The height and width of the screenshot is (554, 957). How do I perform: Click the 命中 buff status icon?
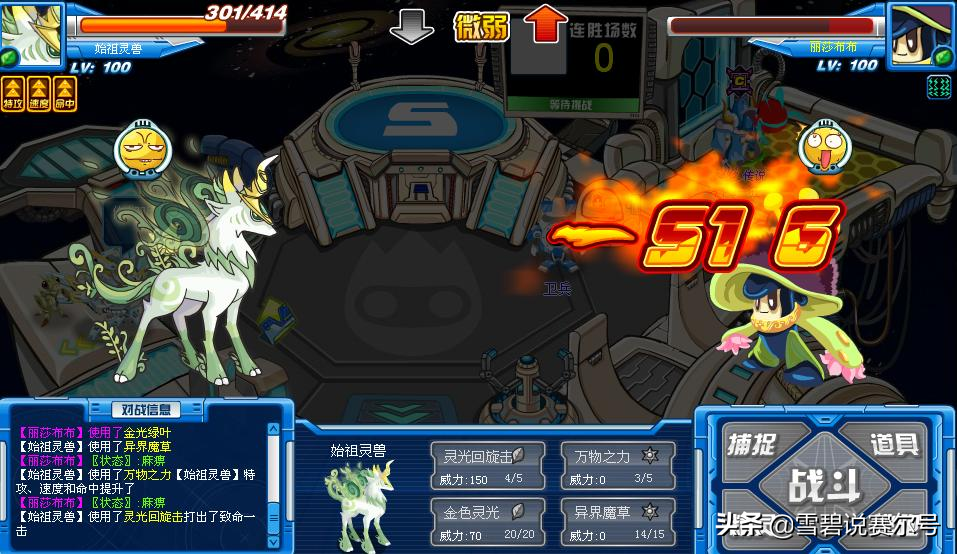(66, 94)
